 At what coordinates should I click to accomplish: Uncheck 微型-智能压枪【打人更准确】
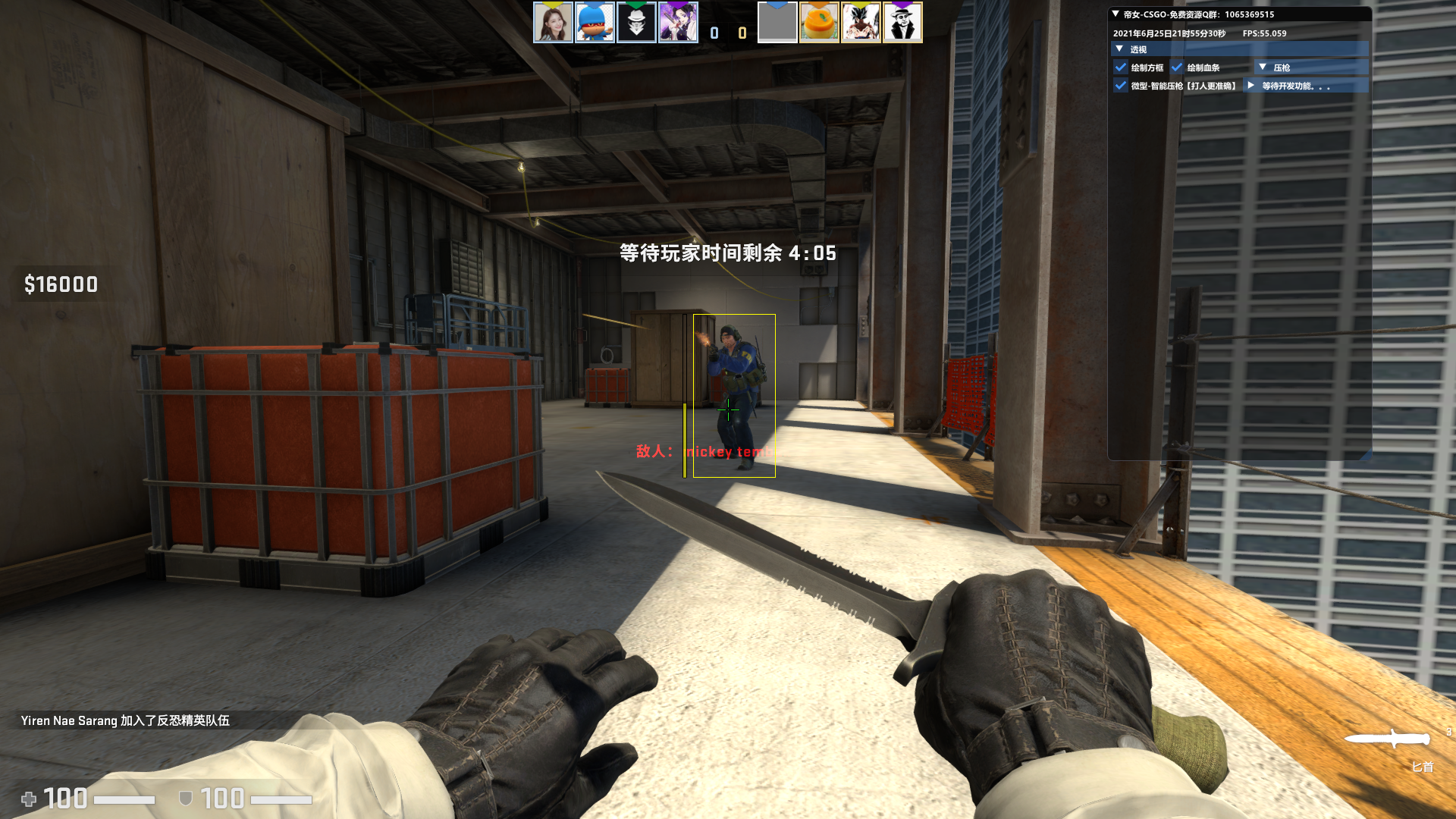(x=1122, y=86)
